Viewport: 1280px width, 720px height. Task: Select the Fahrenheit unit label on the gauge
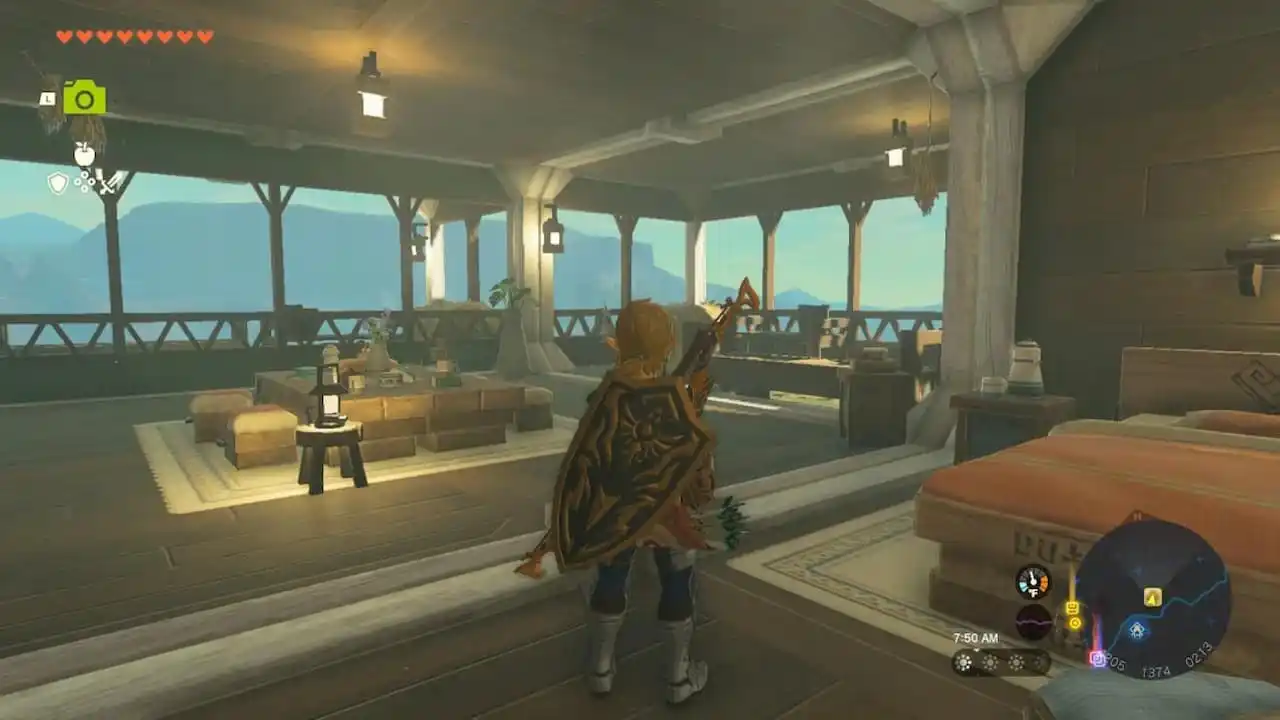(x=1033, y=594)
